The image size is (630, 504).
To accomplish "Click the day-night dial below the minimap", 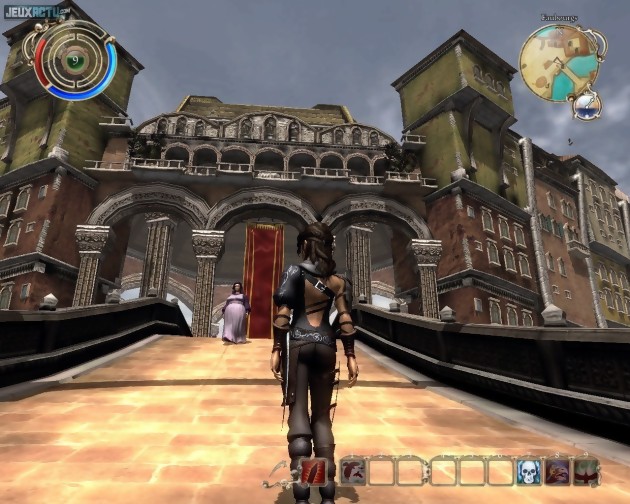I will click(x=586, y=103).
